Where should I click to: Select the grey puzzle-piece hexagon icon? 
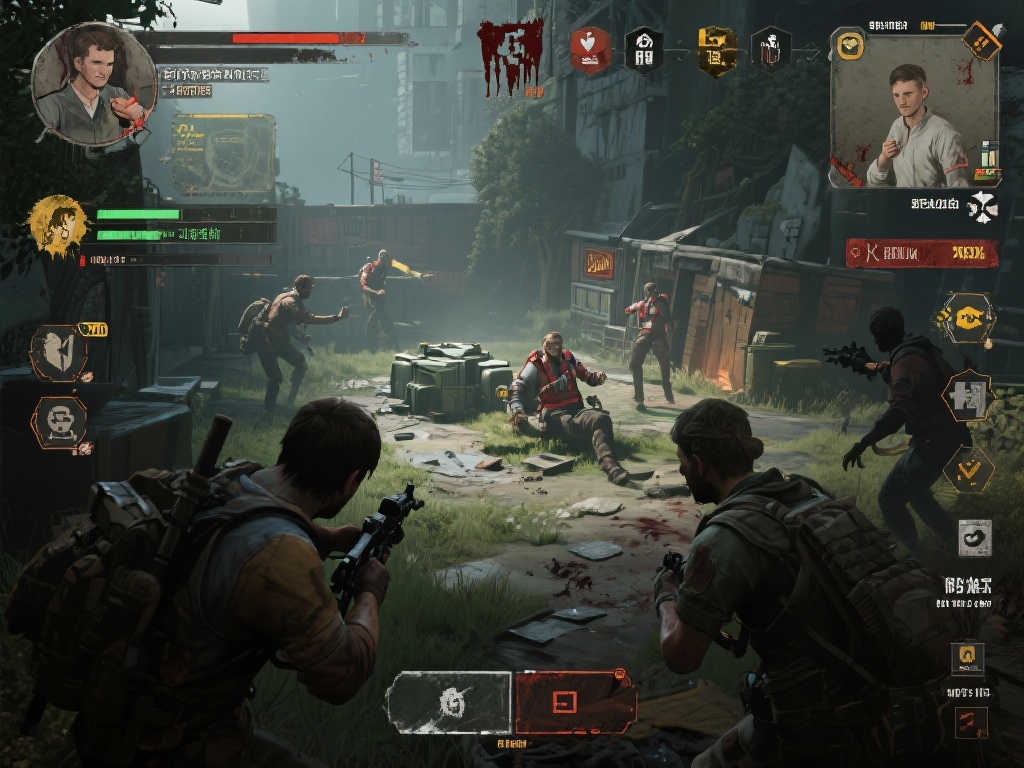click(967, 396)
